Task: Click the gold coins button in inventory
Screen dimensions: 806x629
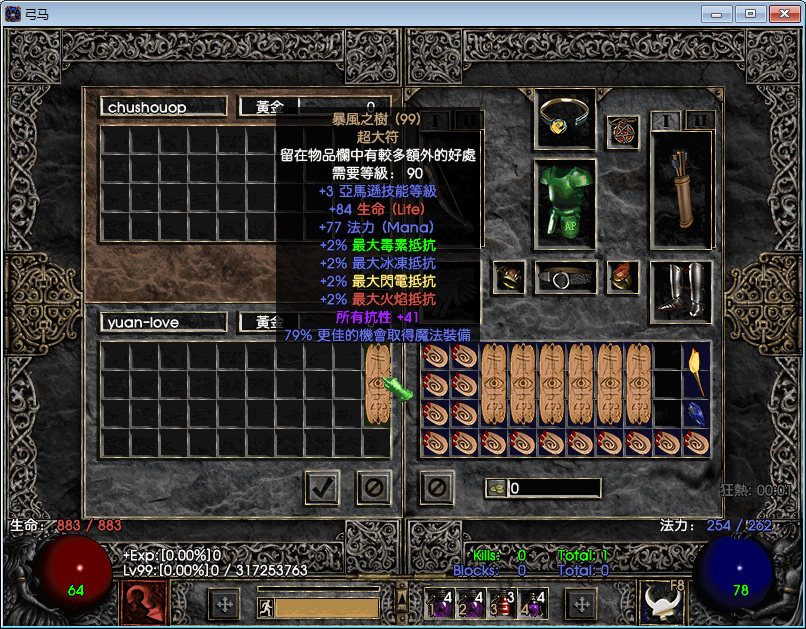Action: 495,488
